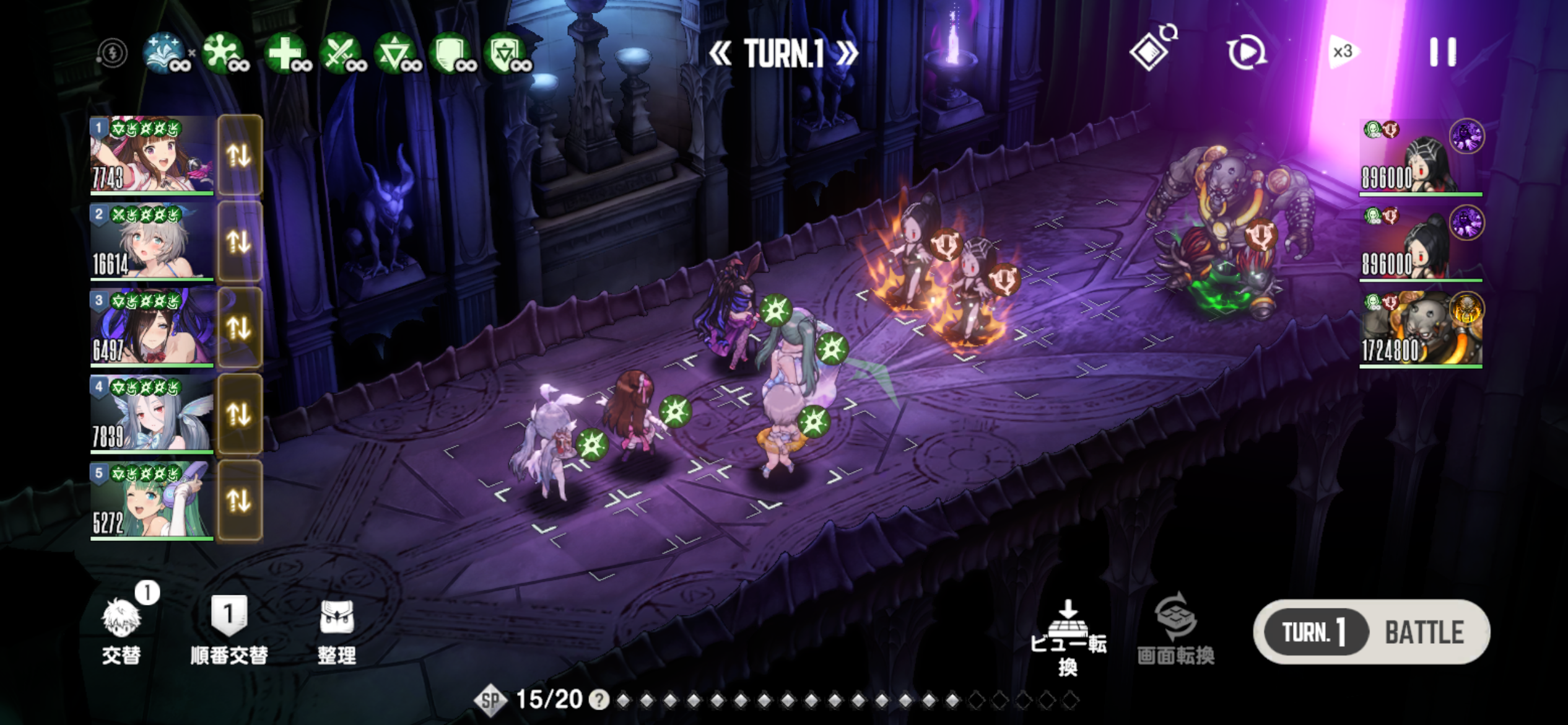1568x725 pixels.
Task: Choose the winged ally portrait with 7839 HP
Action: tap(152, 414)
